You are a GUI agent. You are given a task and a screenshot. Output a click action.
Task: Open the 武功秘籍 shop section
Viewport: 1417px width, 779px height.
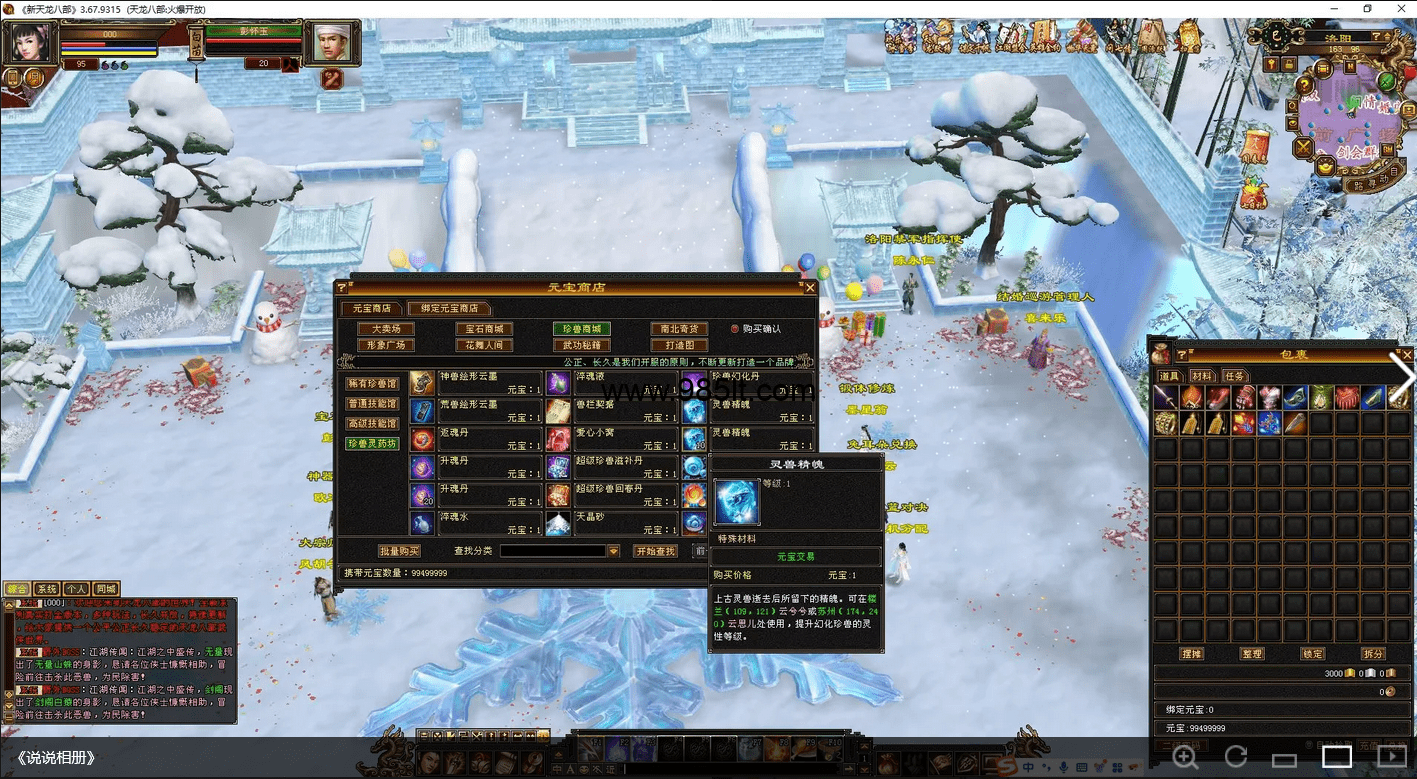point(581,346)
